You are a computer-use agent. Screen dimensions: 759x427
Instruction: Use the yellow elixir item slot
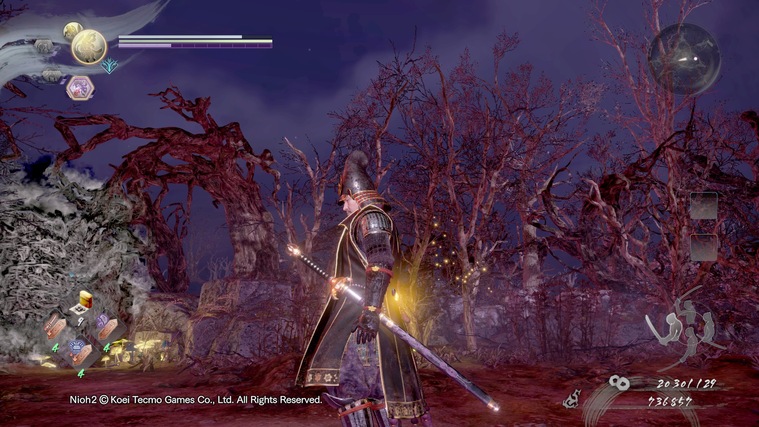coord(84,299)
